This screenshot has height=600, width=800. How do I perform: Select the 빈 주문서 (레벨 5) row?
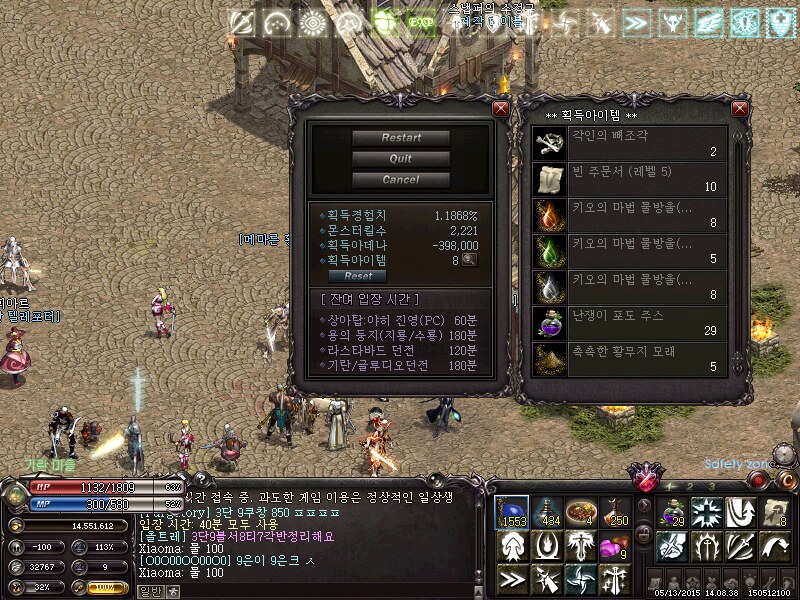point(630,179)
